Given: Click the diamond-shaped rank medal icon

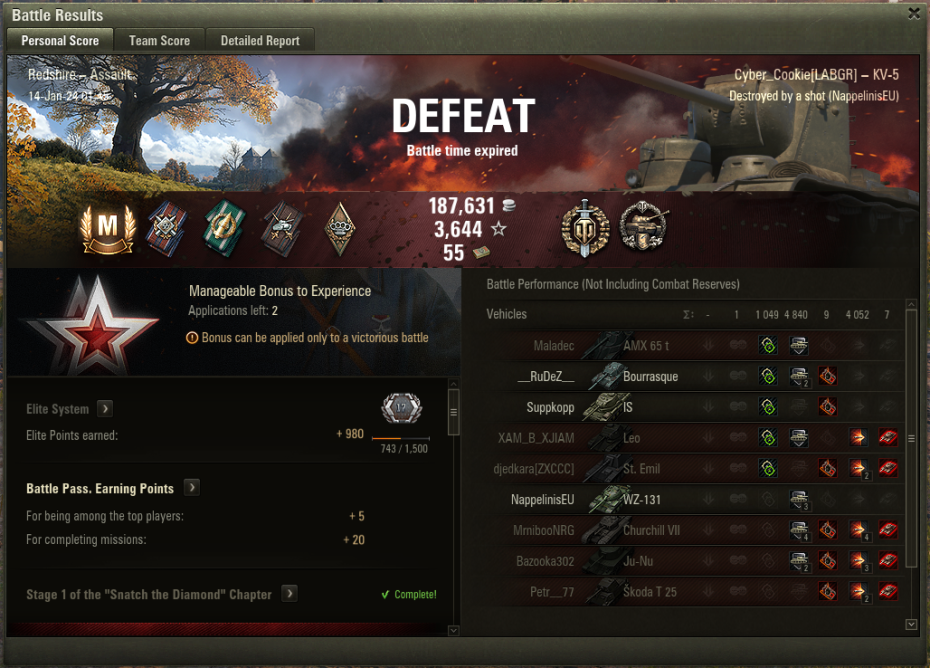Looking at the screenshot, I should coord(341,229).
